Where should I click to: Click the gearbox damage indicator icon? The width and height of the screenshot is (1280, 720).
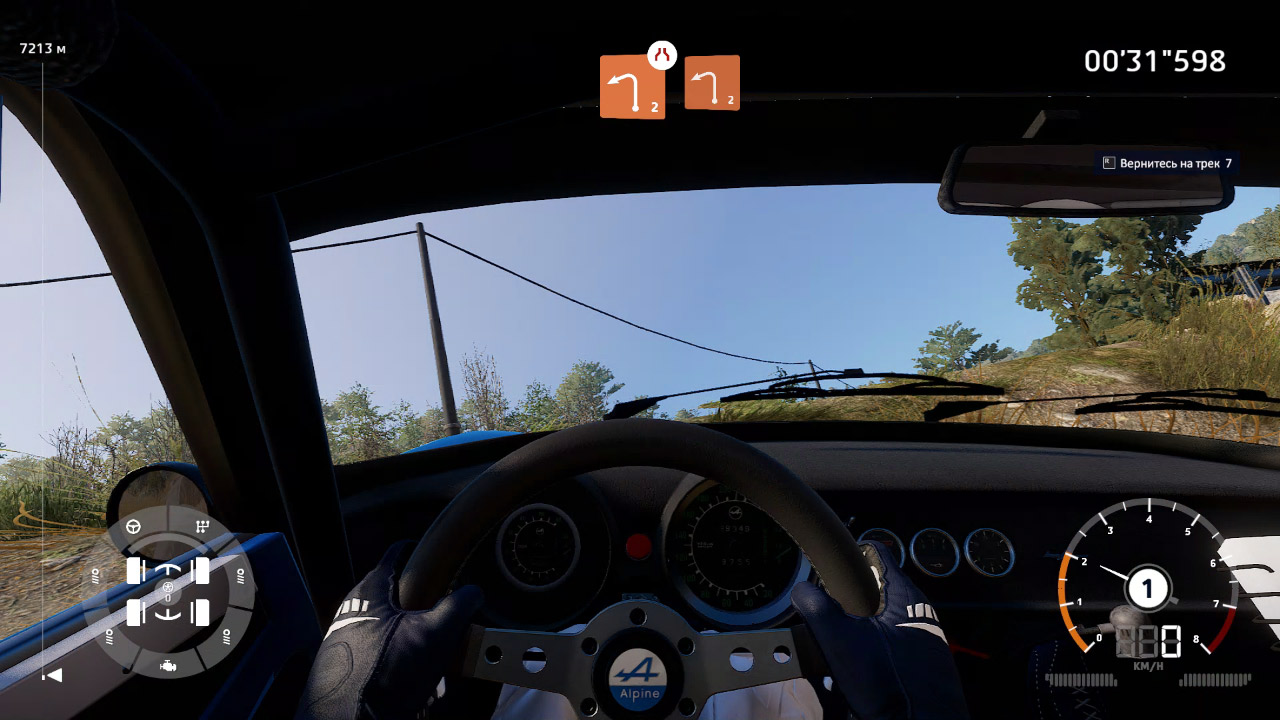202,526
